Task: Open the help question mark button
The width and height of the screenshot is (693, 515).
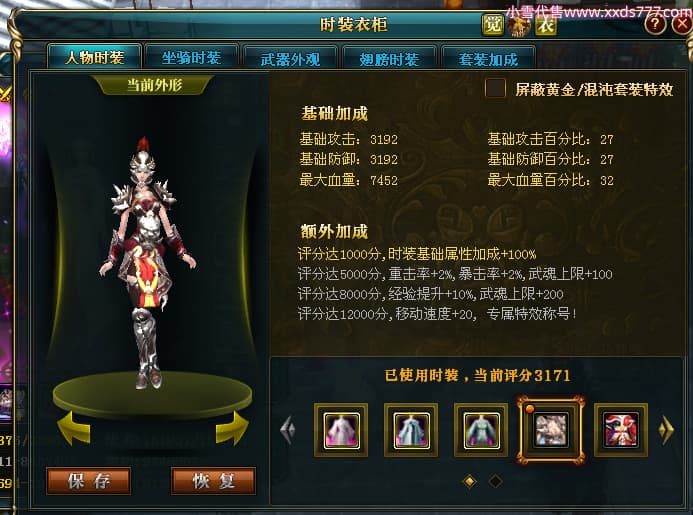Action: tap(655, 25)
